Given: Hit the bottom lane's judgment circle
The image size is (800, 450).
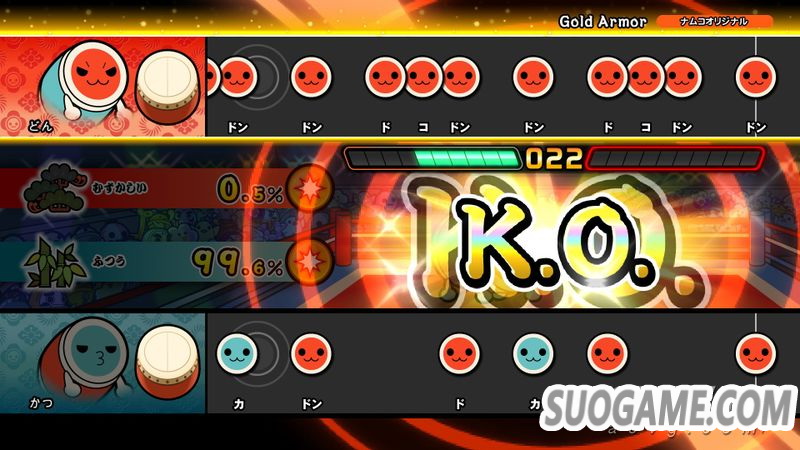Looking at the screenshot, I should (258, 352).
